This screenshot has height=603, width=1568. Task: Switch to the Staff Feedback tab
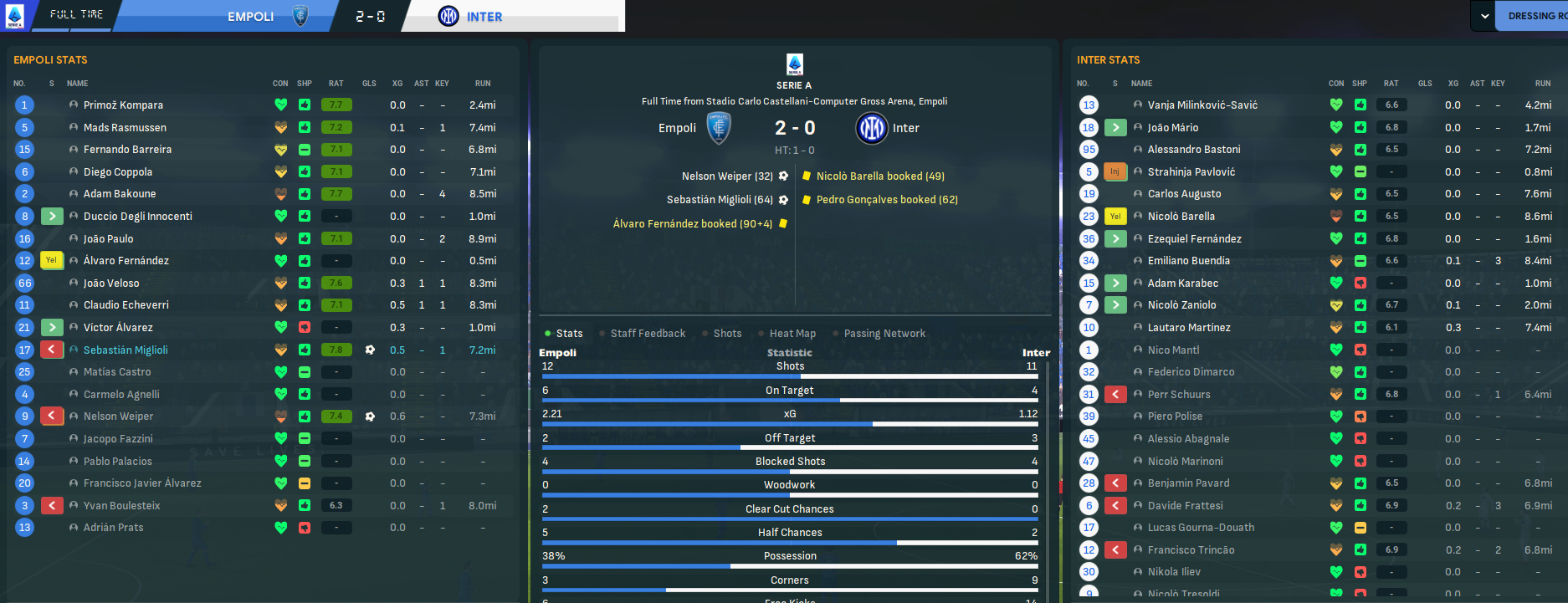[x=648, y=334]
